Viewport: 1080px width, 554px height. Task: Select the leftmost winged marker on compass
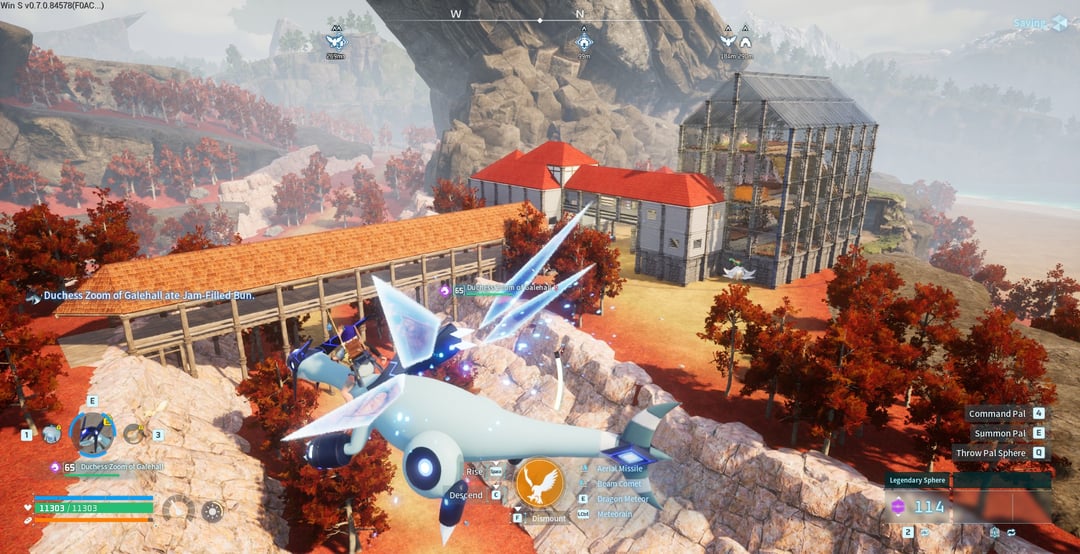336,42
